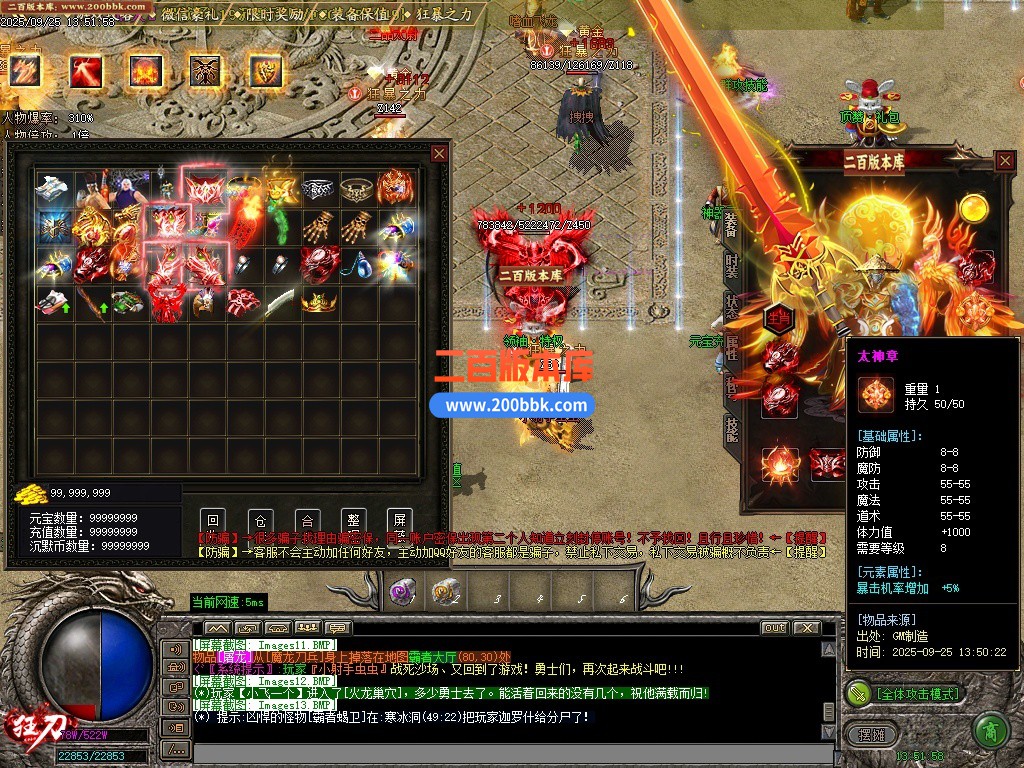Viewport: 1024px width, 768px height.
Task: Use the purple swirl item in the hotbar
Action: point(402,591)
